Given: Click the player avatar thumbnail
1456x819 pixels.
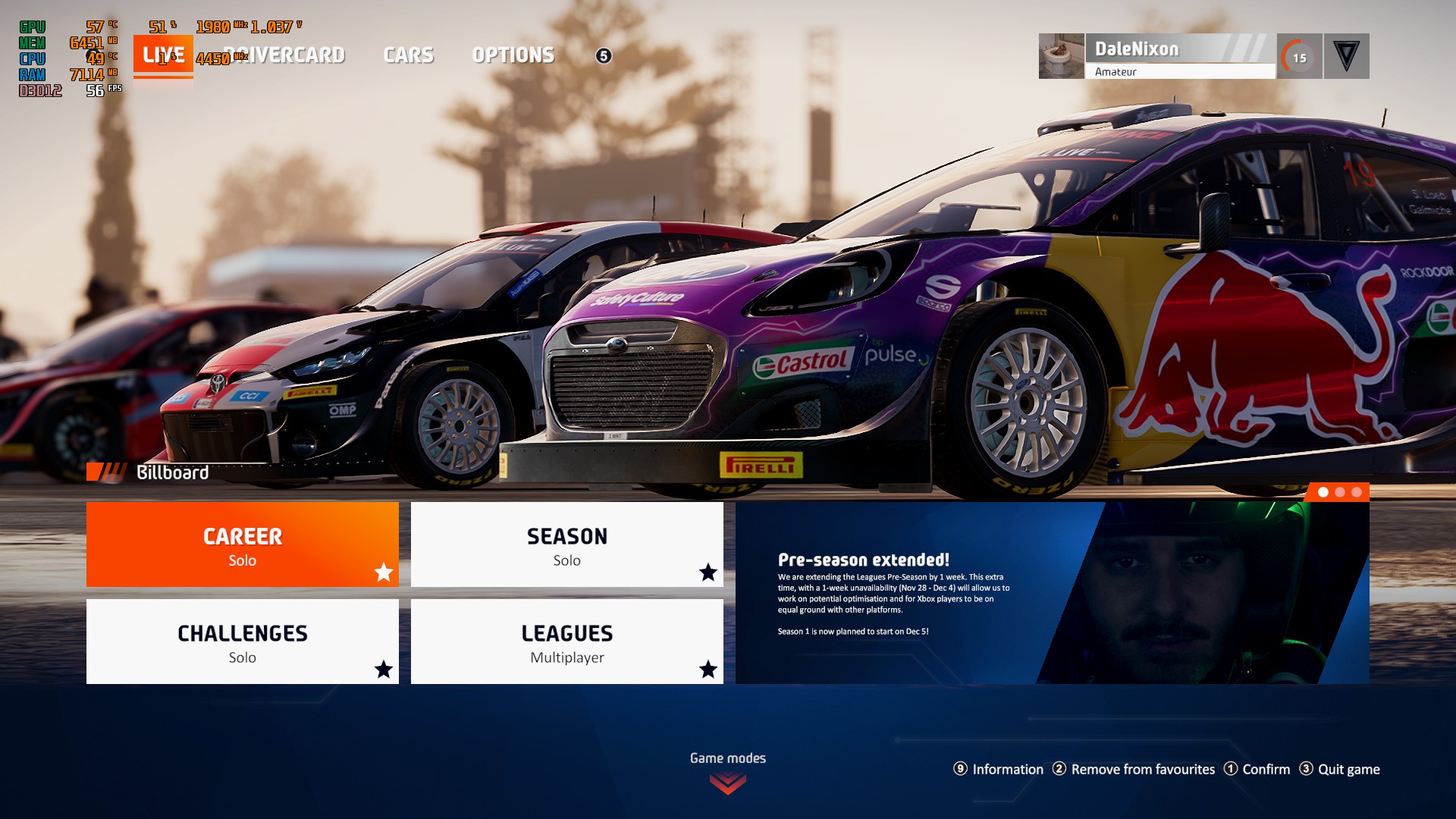Looking at the screenshot, I should coord(1061,56).
